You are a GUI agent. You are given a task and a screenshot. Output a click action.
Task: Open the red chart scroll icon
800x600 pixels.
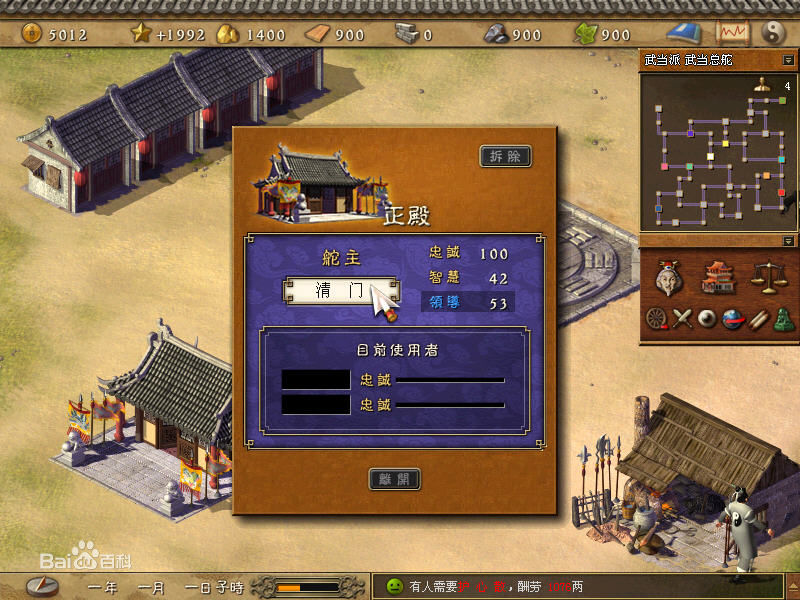click(733, 33)
